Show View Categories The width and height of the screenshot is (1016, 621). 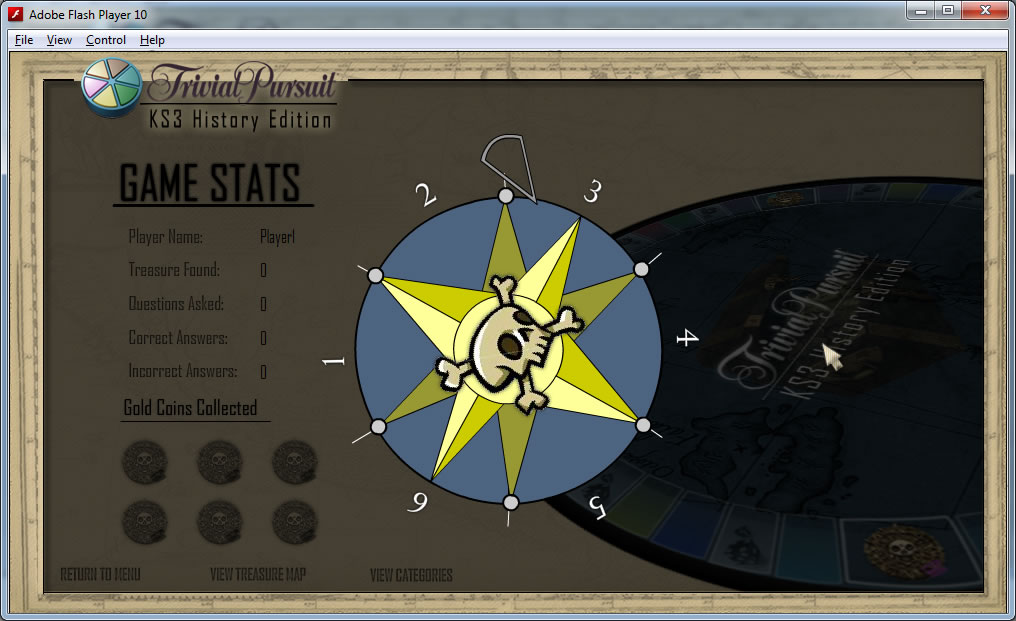tap(411, 575)
